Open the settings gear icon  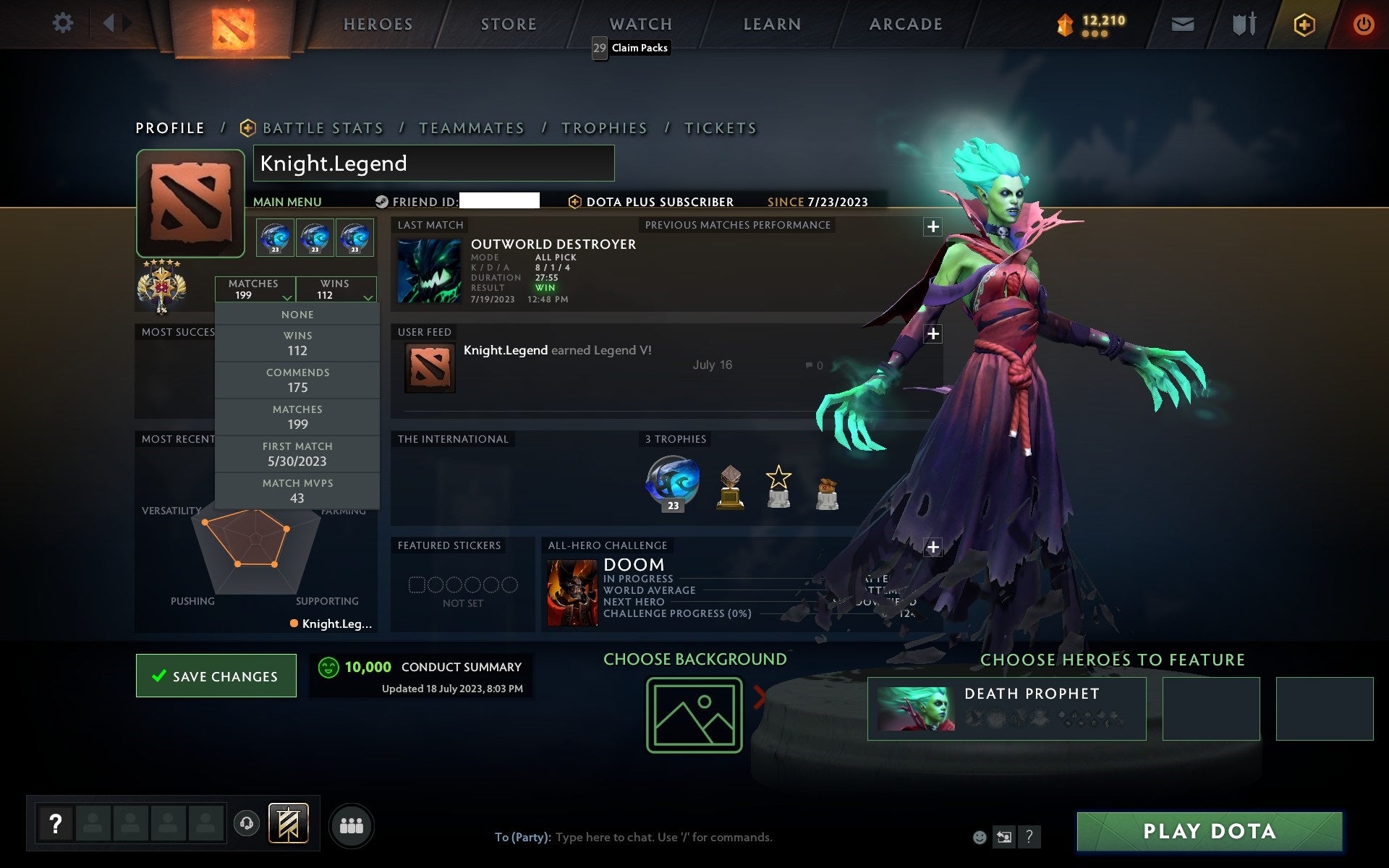[64, 23]
